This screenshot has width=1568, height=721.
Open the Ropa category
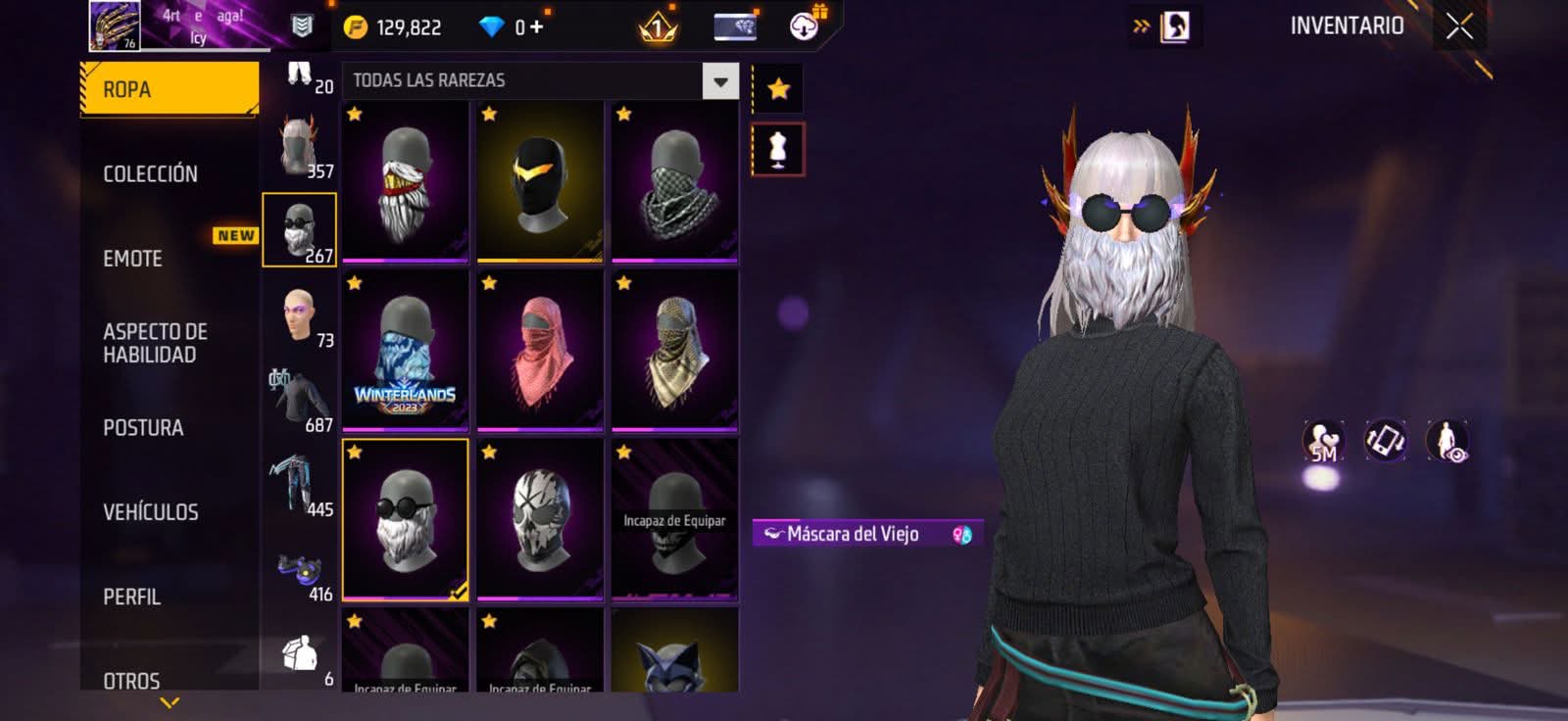tap(169, 89)
